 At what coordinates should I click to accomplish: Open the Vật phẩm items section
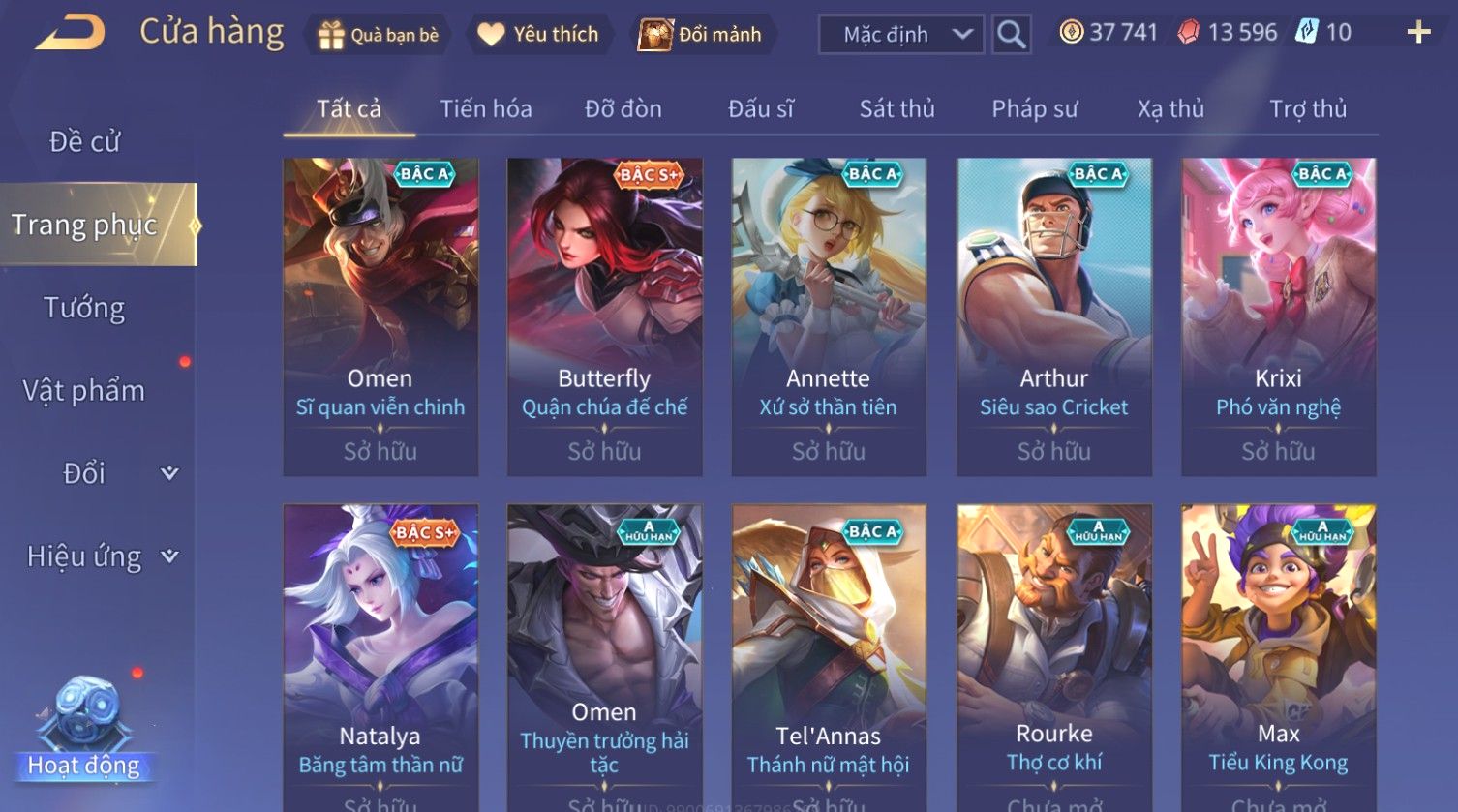tap(85, 391)
